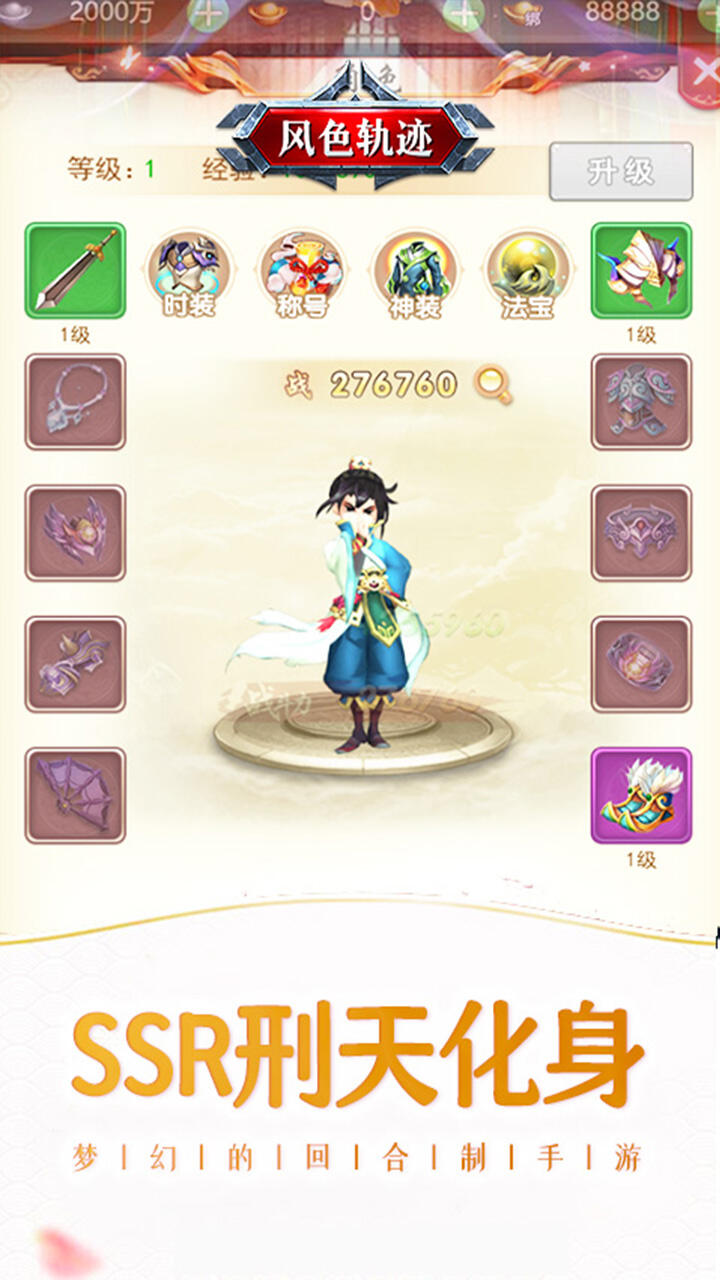Image resolution: width=720 pixels, height=1280 pixels.
Task: Select the ring equipment slot
Action: pos(641,664)
